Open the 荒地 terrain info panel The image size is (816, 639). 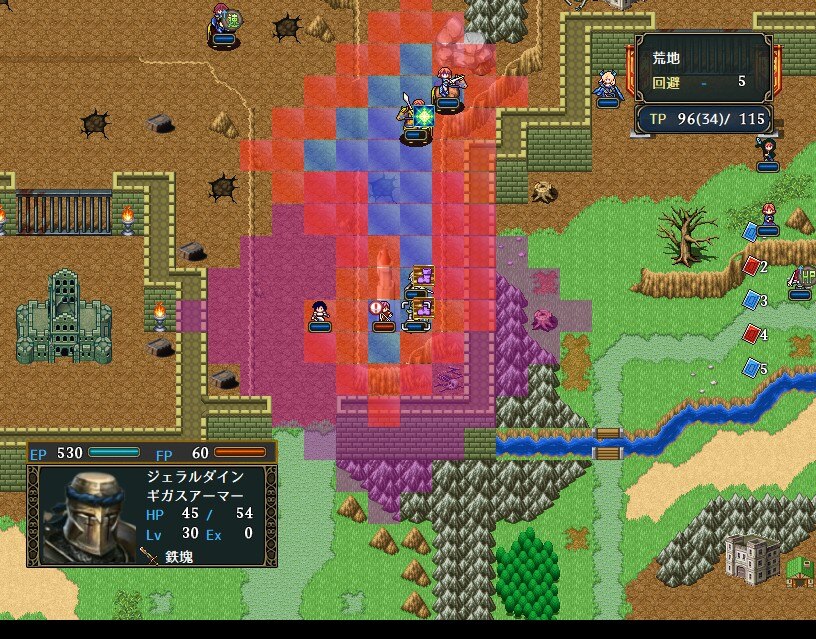(x=703, y=66)
